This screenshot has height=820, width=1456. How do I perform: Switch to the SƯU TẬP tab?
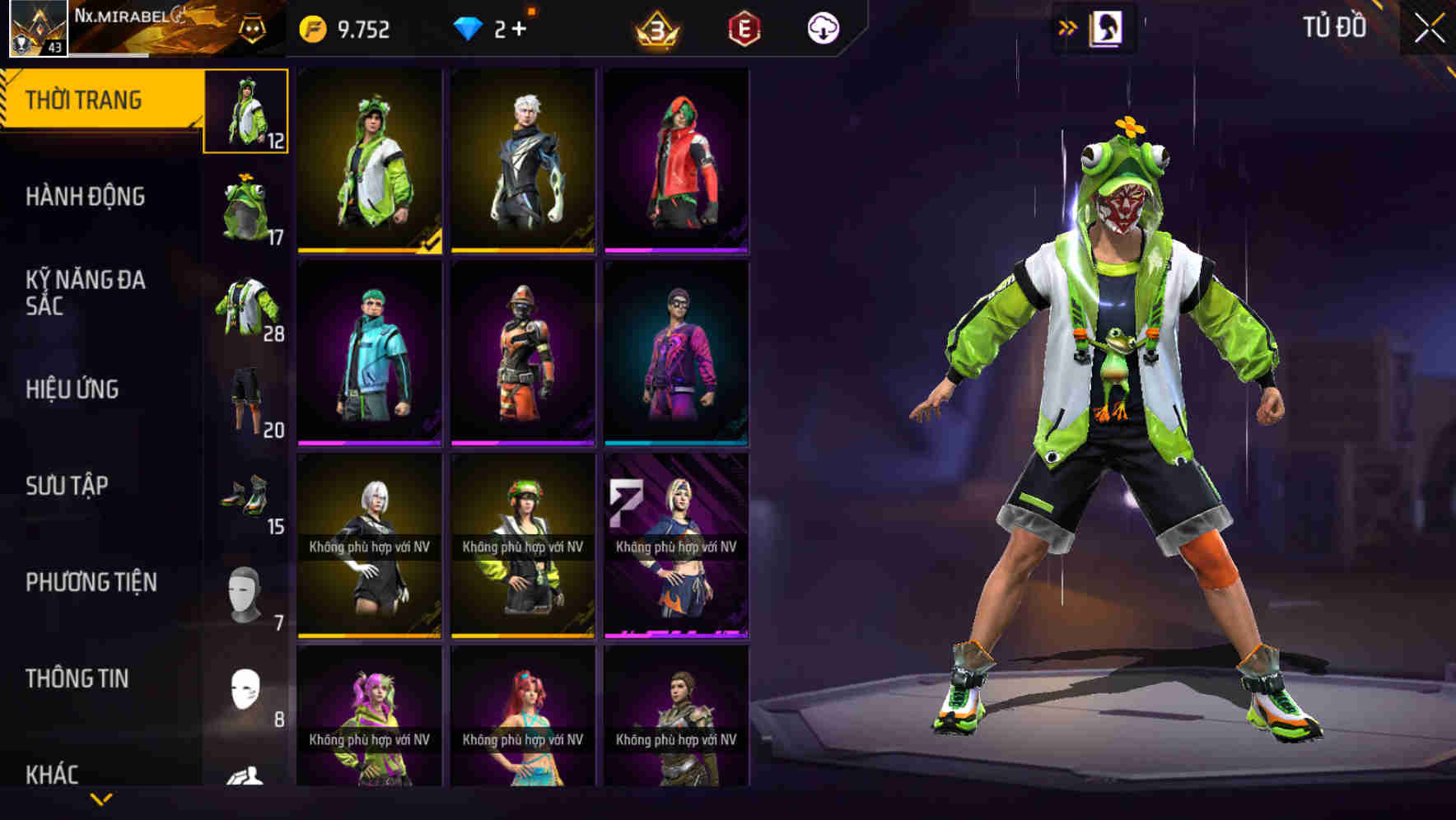[x=68, y=486]
